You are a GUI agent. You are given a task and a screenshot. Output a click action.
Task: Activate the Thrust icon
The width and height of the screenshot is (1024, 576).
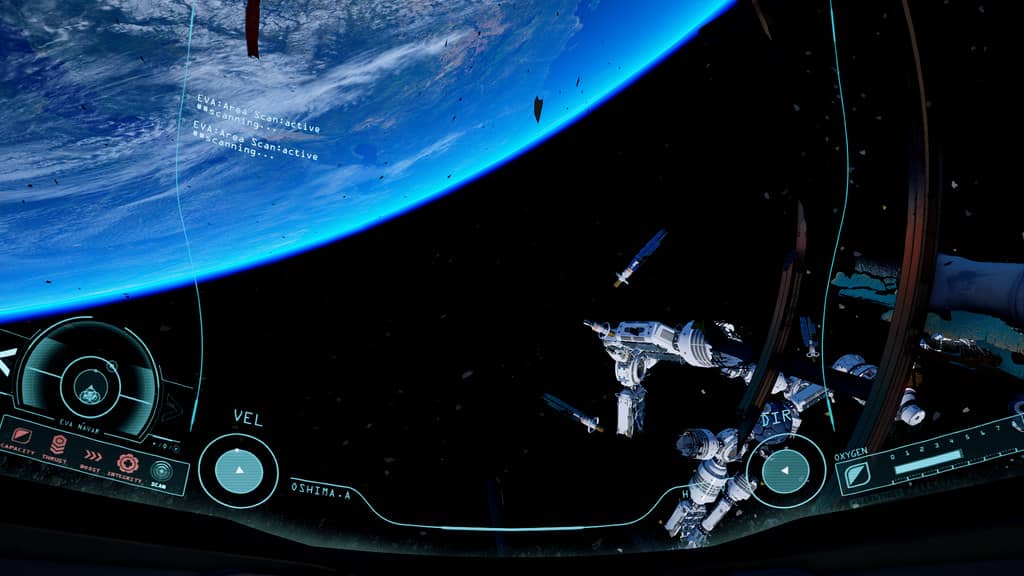pos(58,445)
